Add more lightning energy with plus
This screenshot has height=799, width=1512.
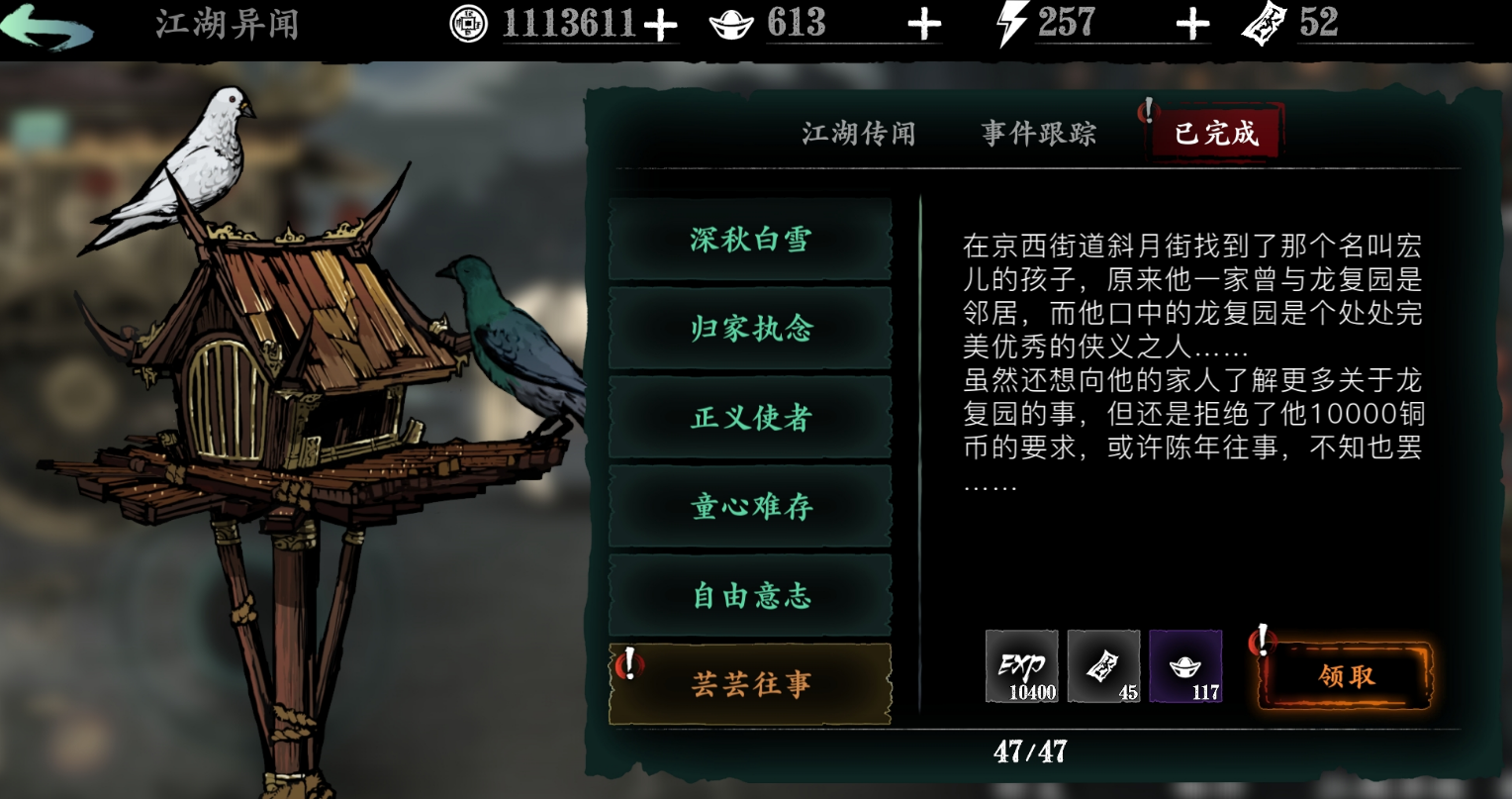tap(1192, 26)
